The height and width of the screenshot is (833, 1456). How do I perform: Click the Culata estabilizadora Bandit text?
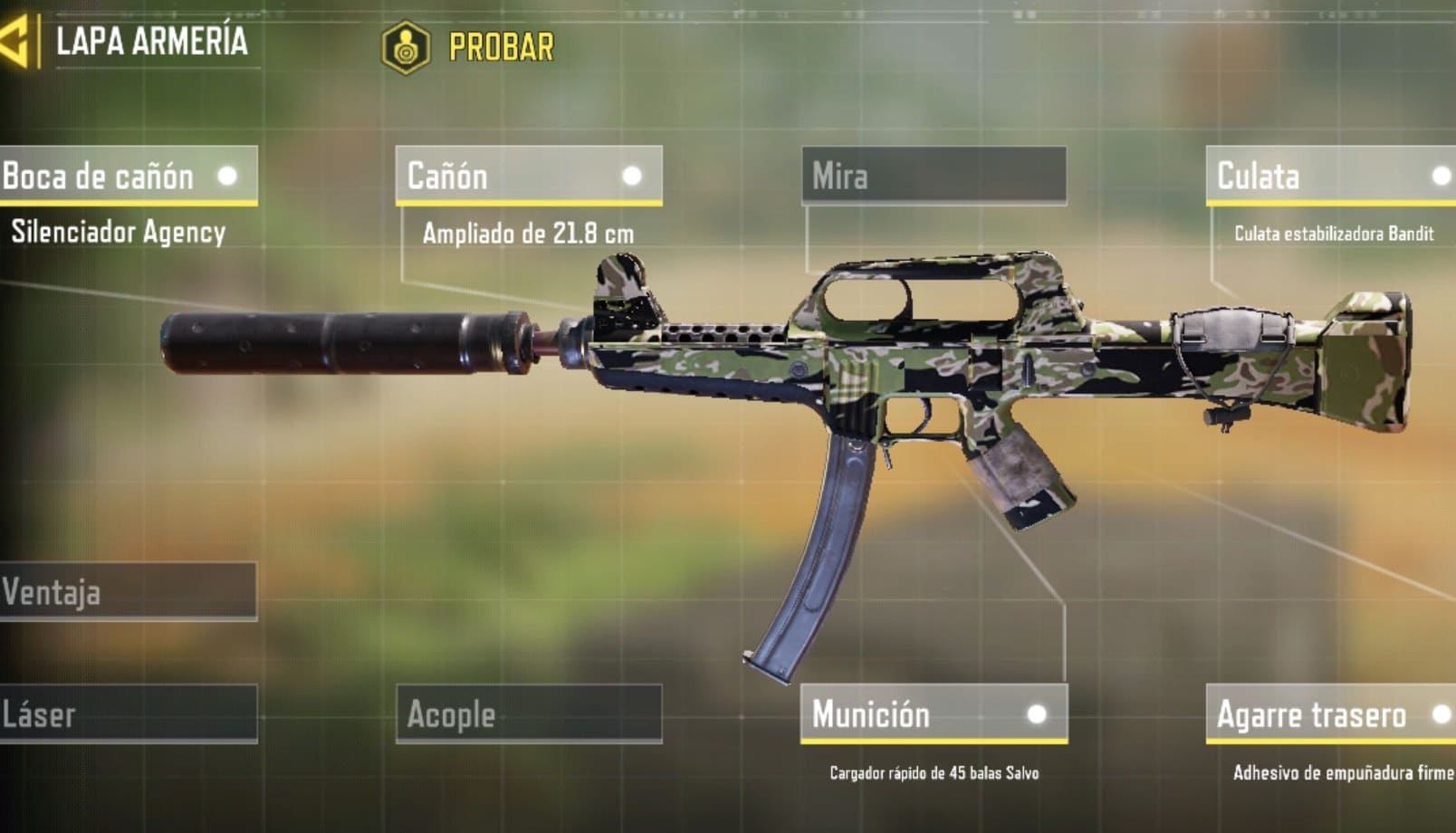tap(1337, 234)
